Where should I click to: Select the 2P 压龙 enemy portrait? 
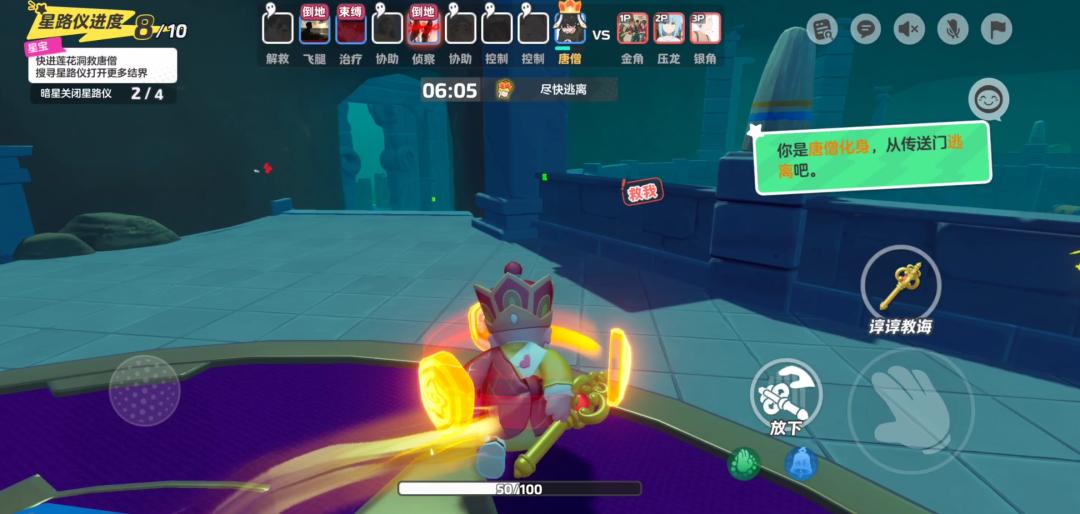[669, 28]
